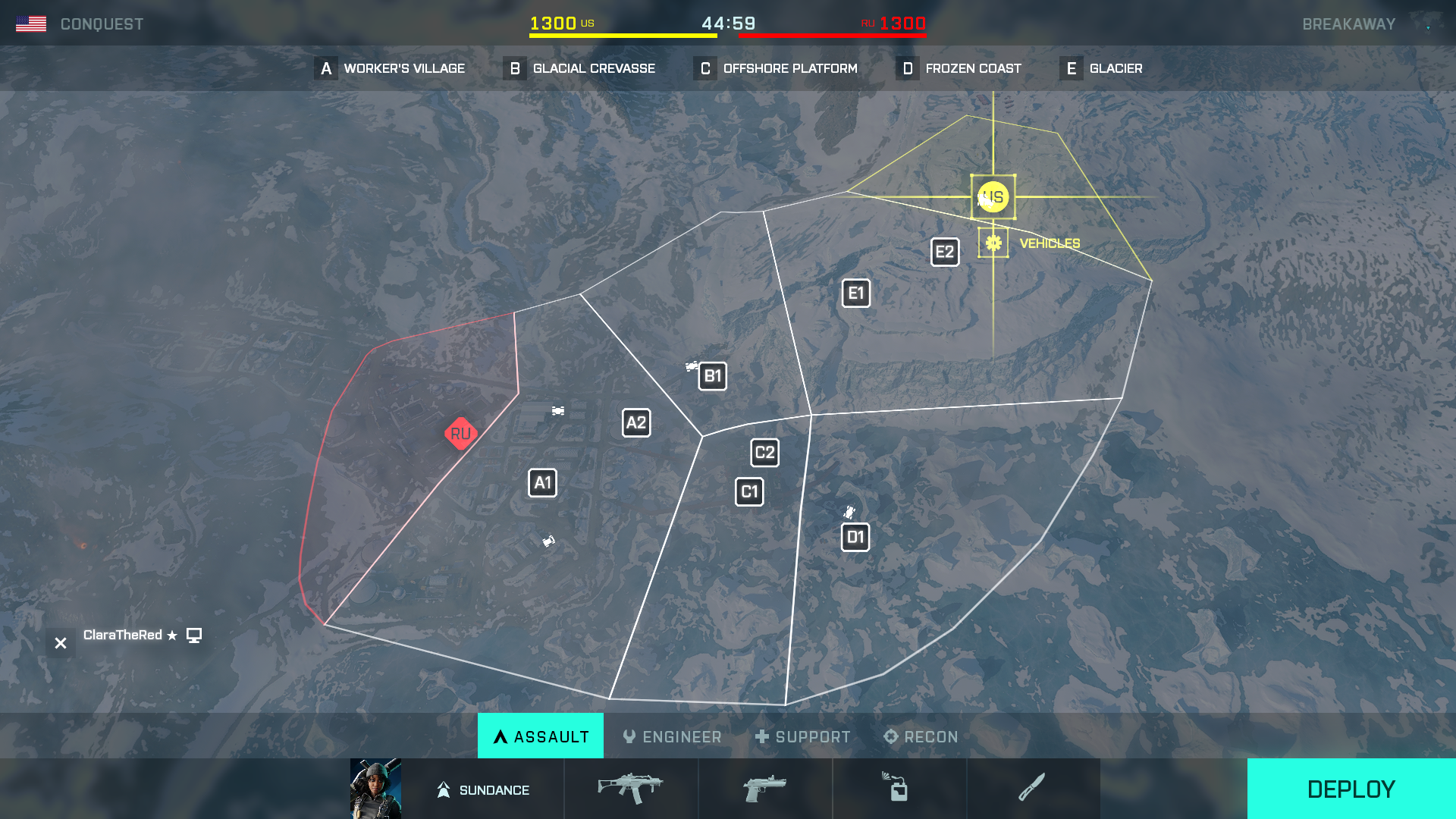Switch to the Assault class tab
The image size is (1456, 819).
541,736
